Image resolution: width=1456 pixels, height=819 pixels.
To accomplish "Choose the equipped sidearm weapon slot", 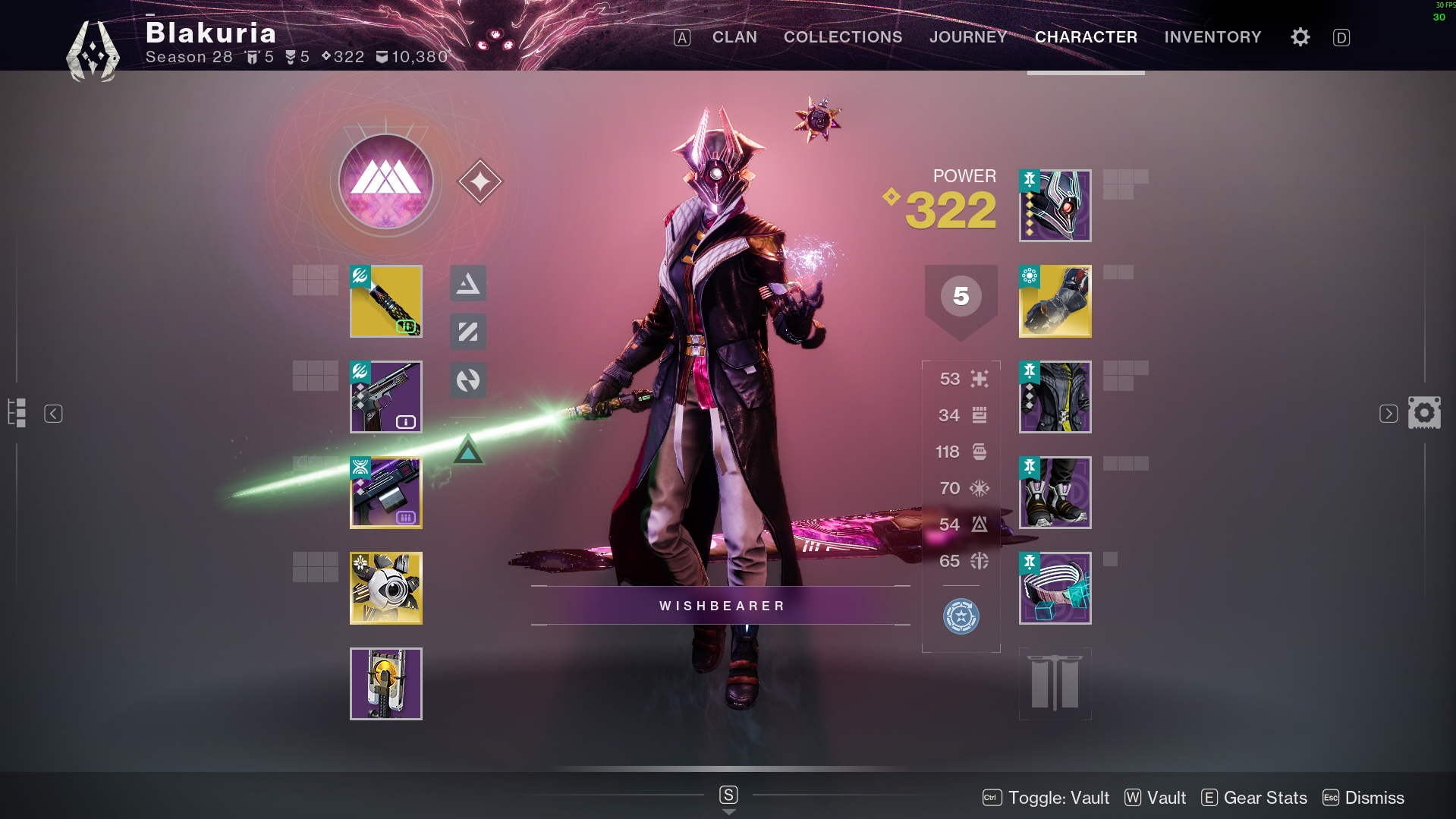I will tap(385, 397).
